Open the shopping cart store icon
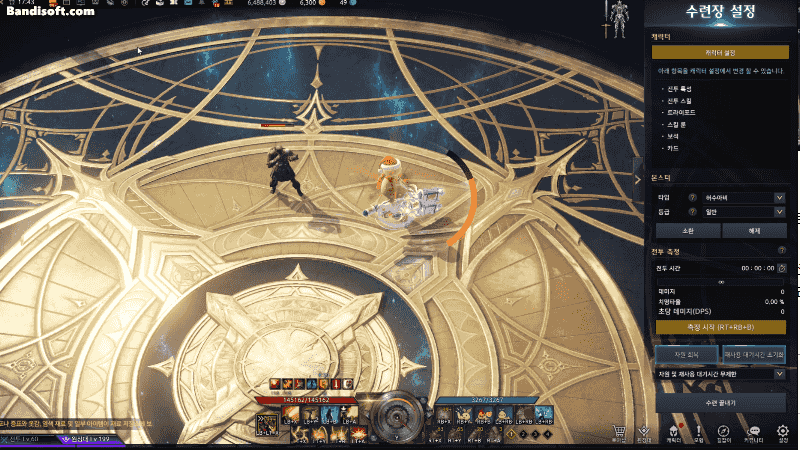 [x=619, y=430]
